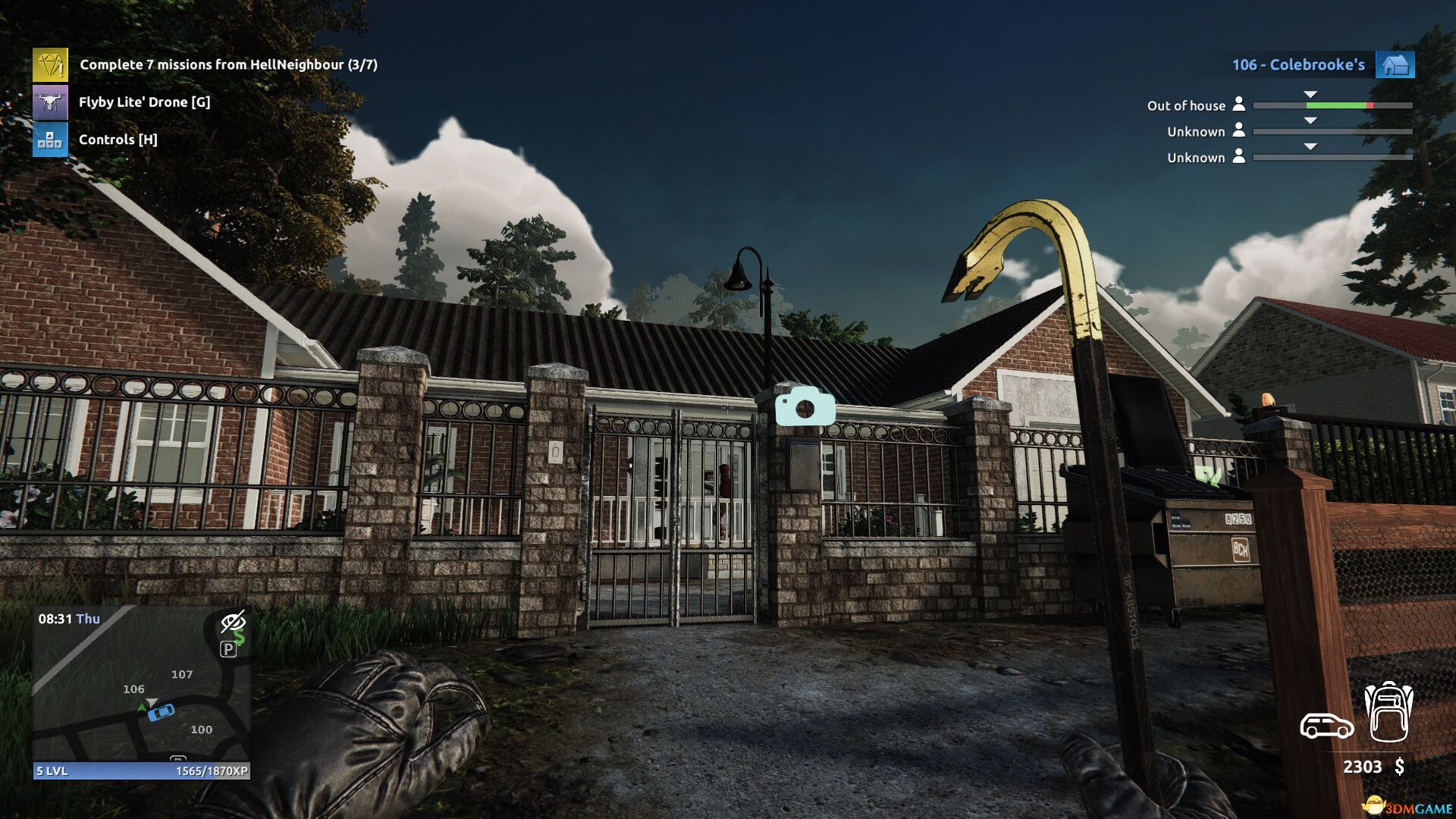Click the arrow above the first Unknown resident bar
The image size is (1456, 819).
(x=1310, y=119)
